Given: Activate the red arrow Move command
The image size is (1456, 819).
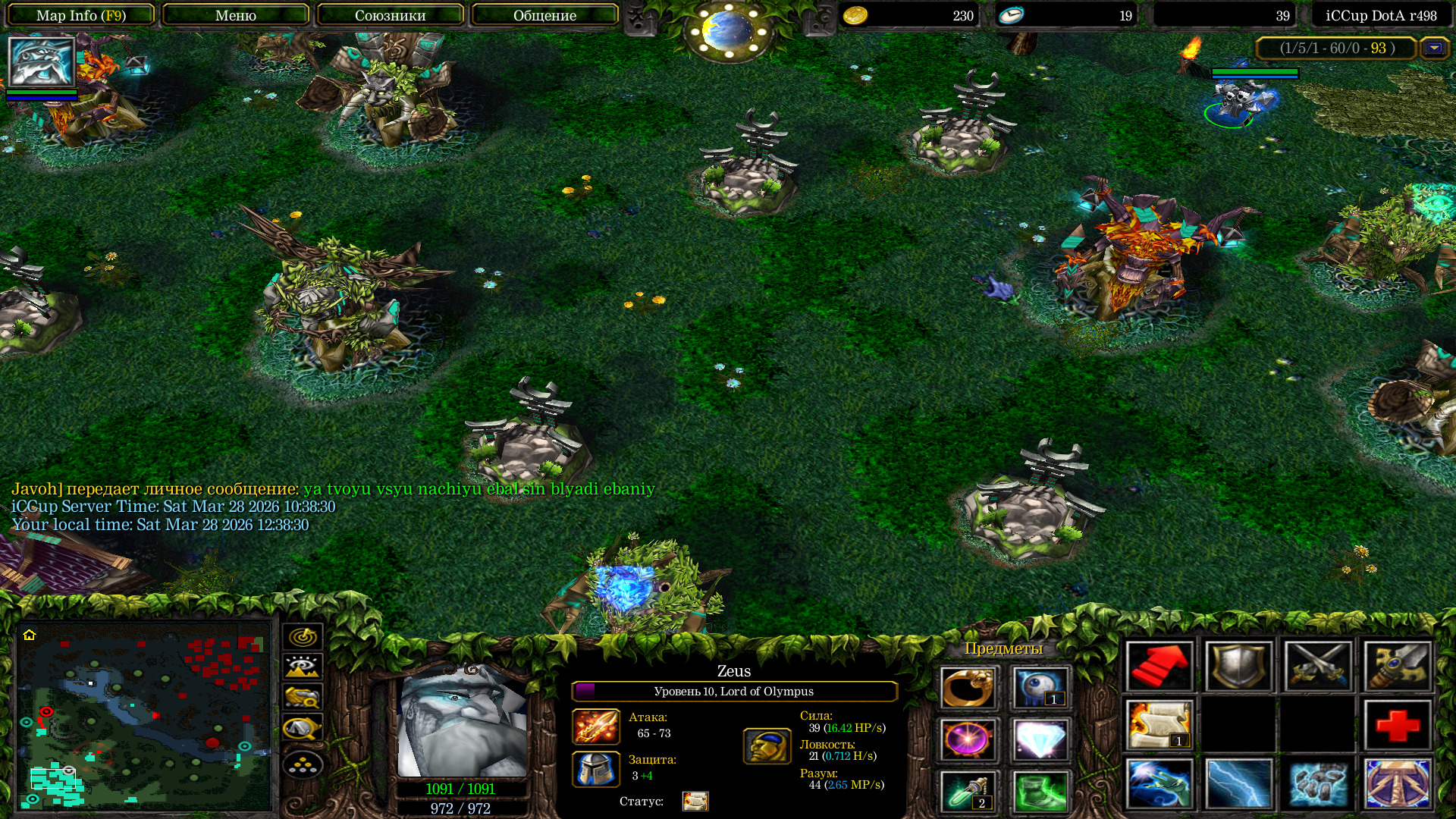Looking at the screenshot, I should coord(1159,667).
